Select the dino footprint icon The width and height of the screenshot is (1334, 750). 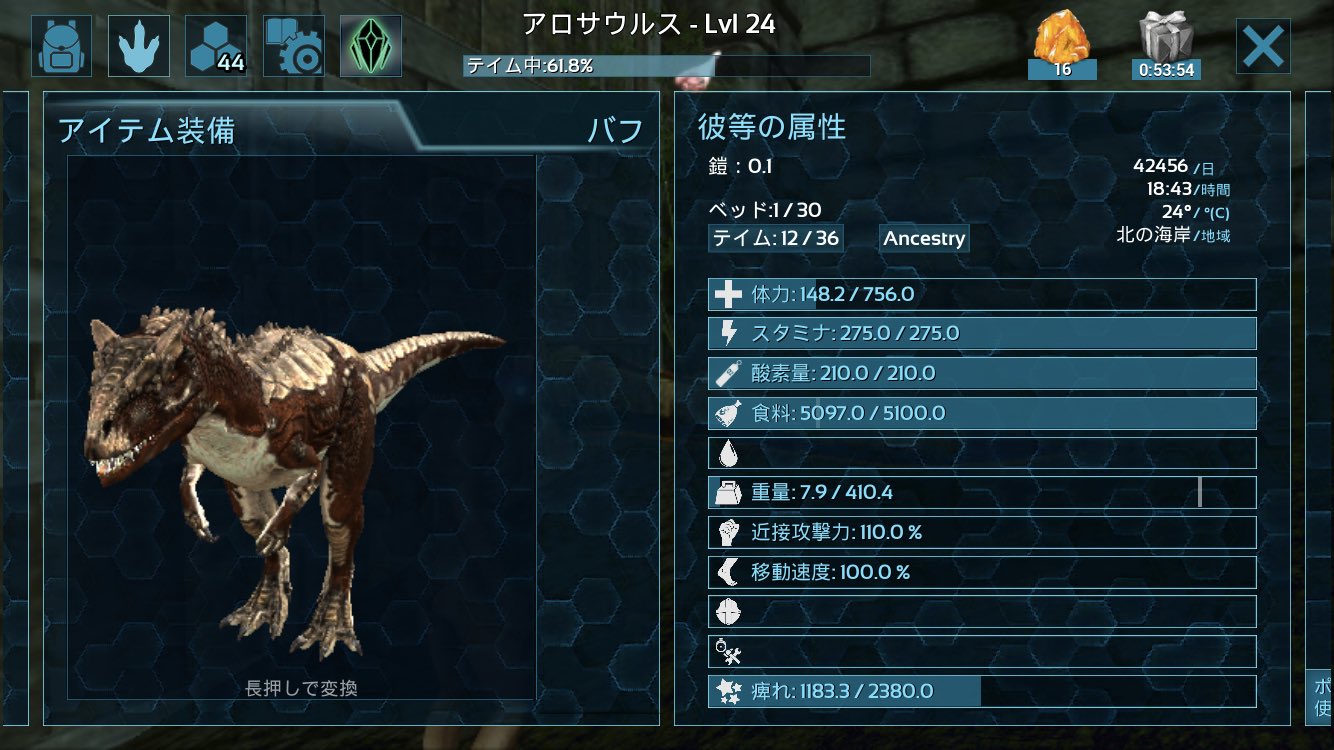point(139,44)
